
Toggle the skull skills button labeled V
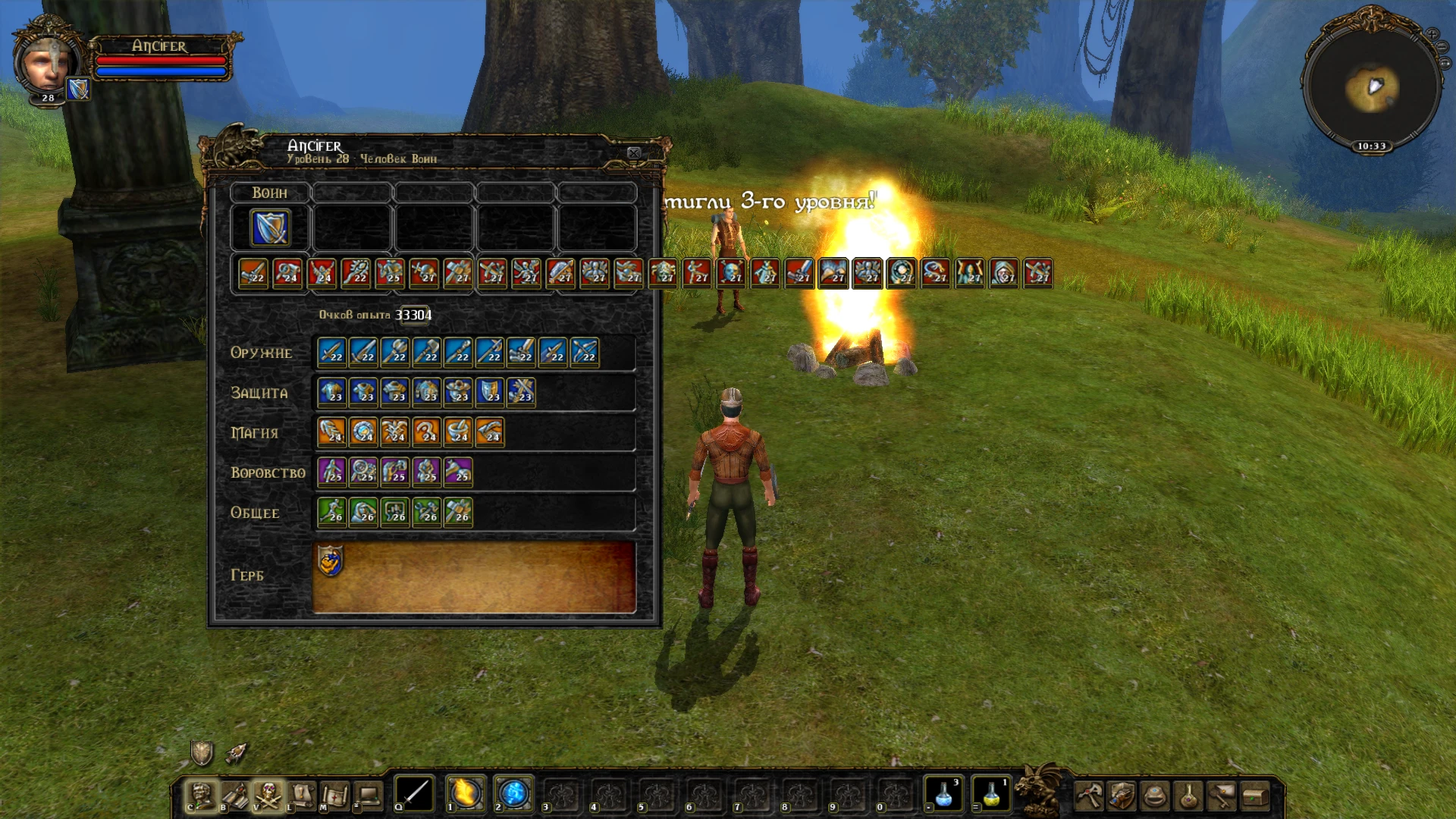(x=269, y=795)
